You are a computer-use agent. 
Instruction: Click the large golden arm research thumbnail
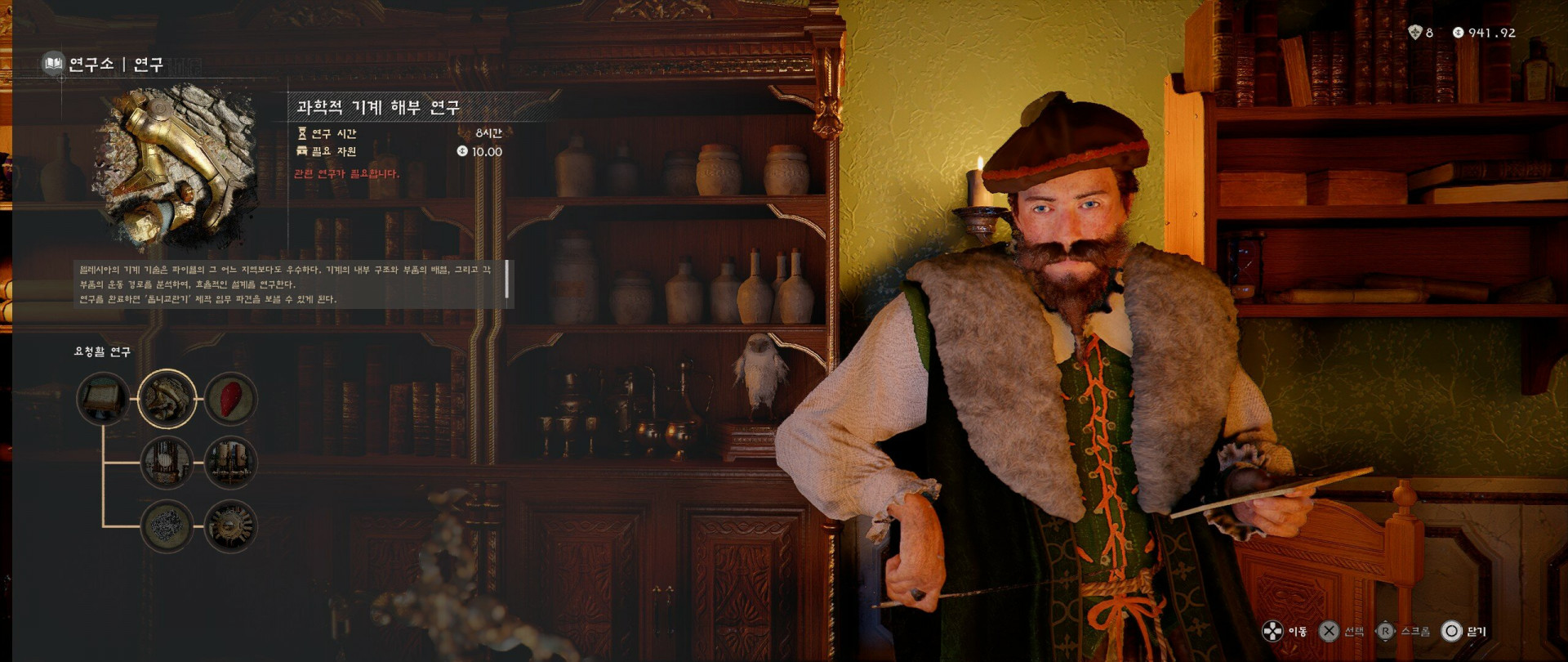(x=174, y=168)
